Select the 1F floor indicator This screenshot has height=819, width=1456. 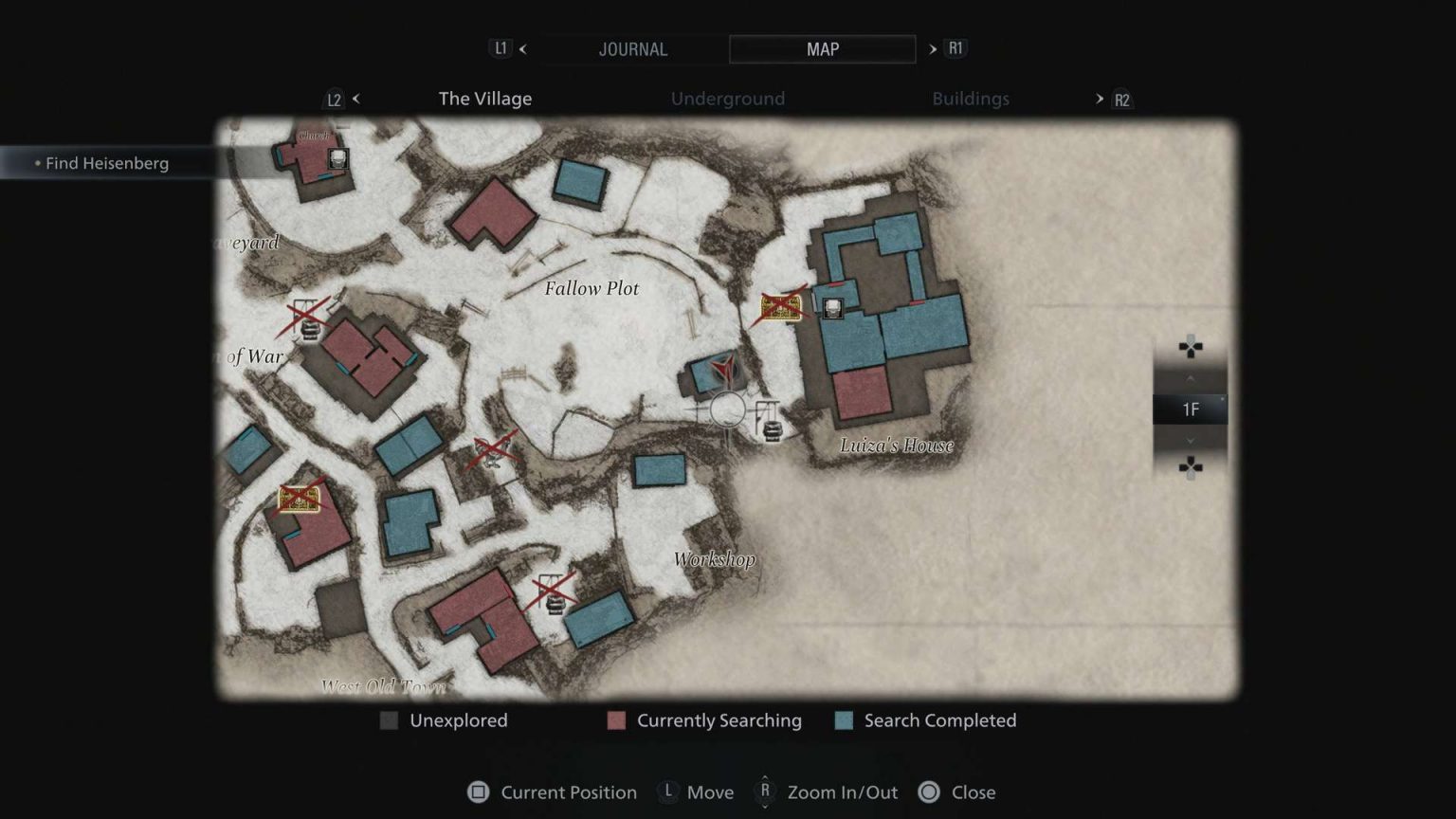coord(1191,409)
